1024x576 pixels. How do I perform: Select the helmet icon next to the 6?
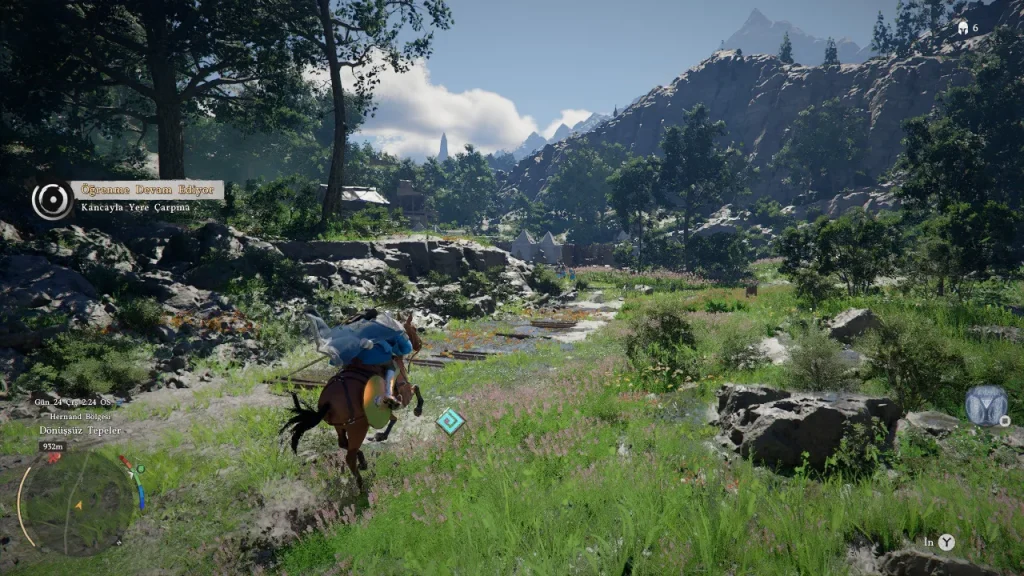click(x=962, y=27)
